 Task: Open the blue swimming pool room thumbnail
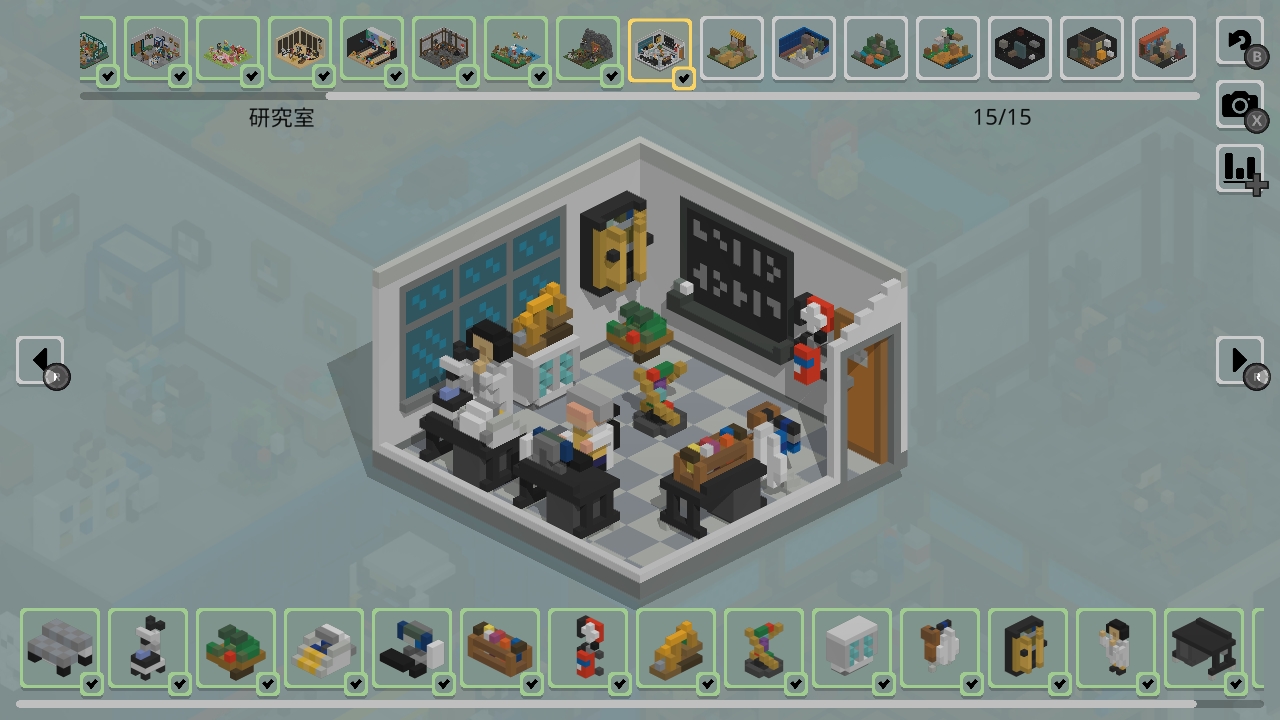tap(804, 47)
